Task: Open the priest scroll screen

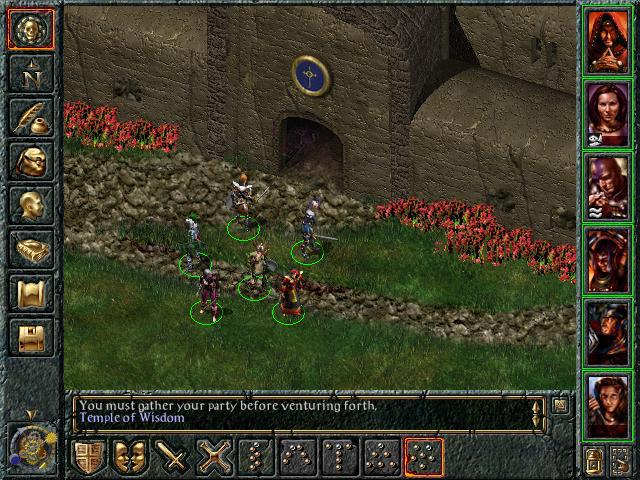Action: pyautogui.click(x=31, y=293)
